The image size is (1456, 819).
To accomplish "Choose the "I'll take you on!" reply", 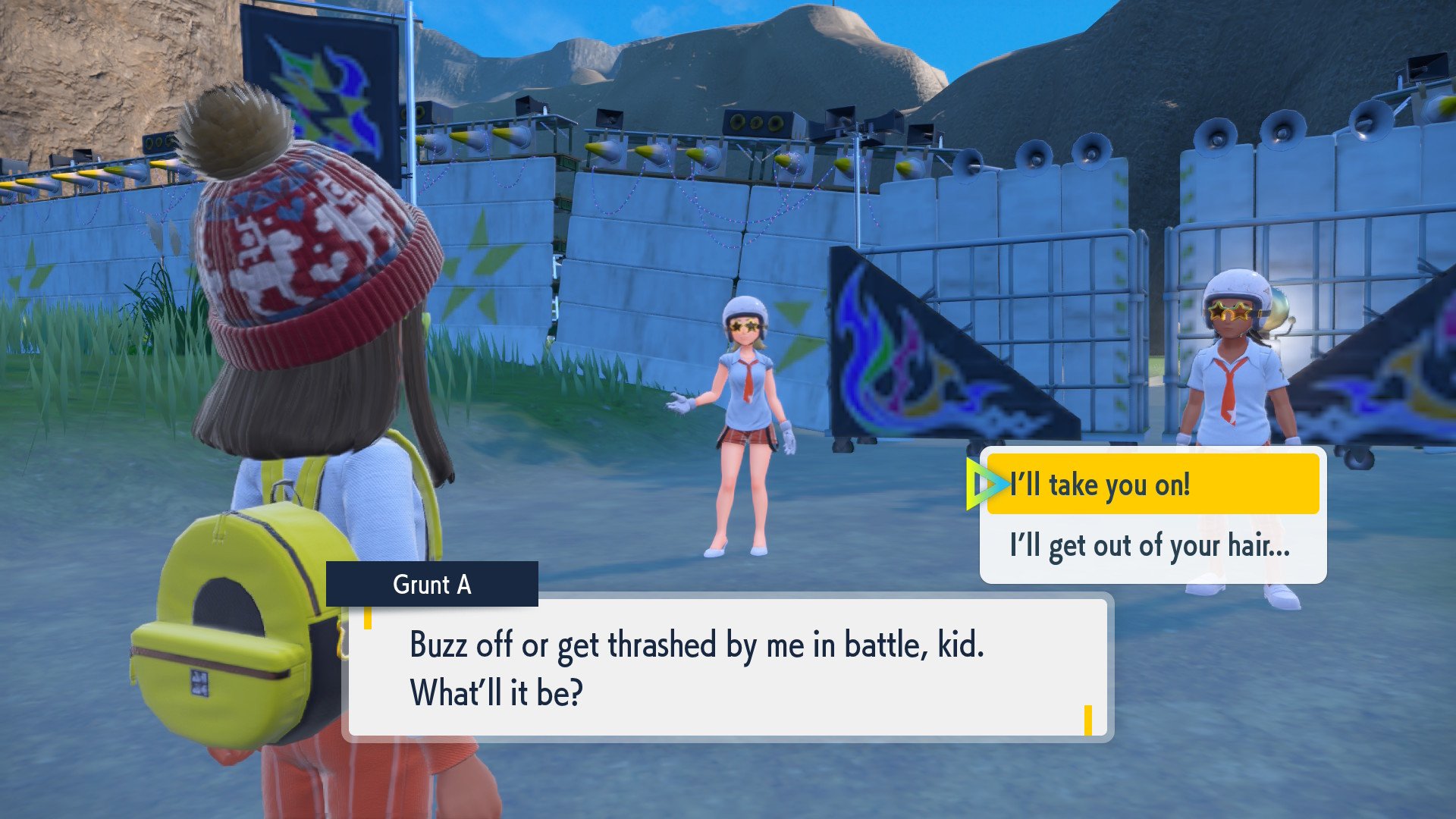I will pyautogui.click(x=1151, y=485).
